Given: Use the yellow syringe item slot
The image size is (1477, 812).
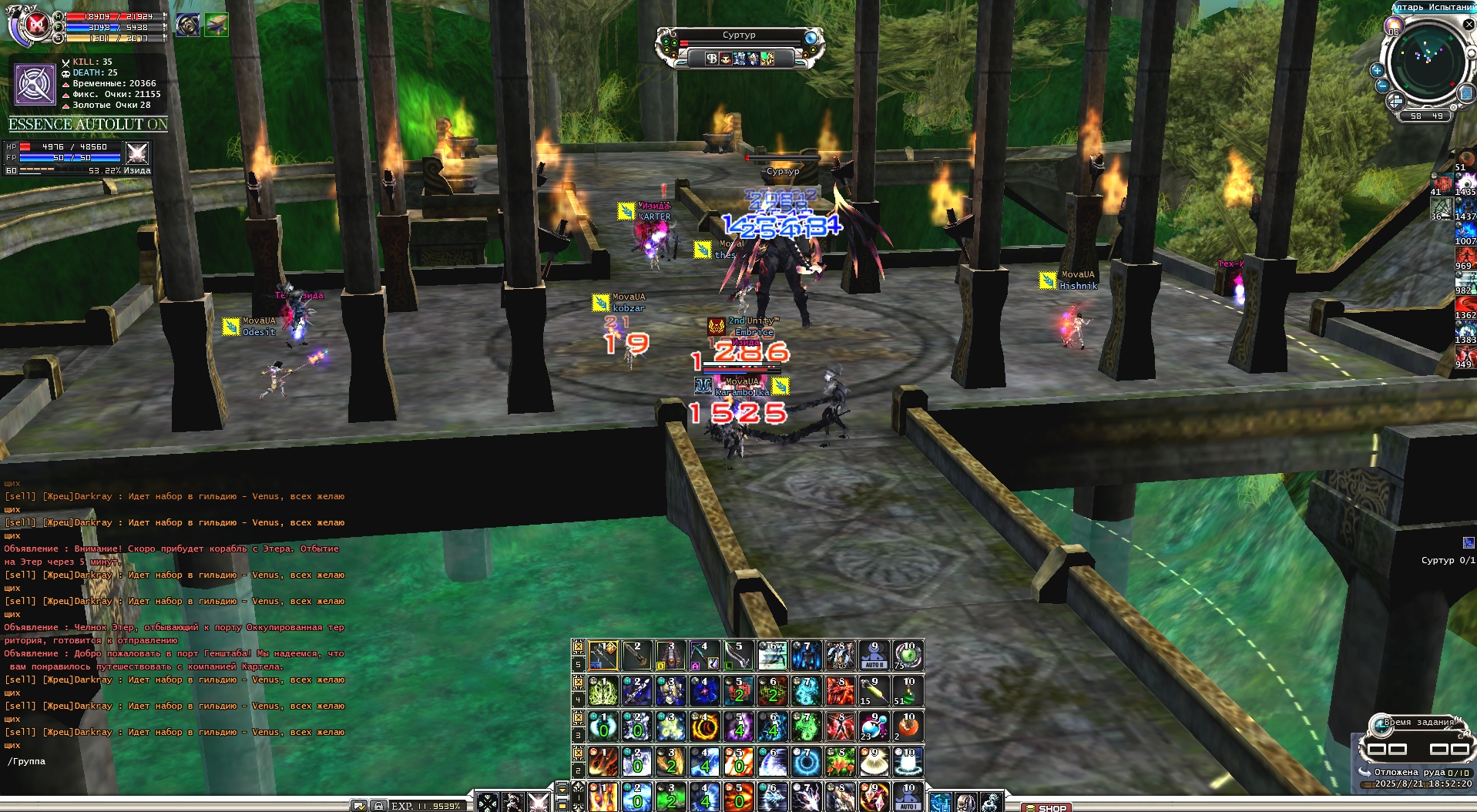Looking at the screenshot, I should coord(873,691).
